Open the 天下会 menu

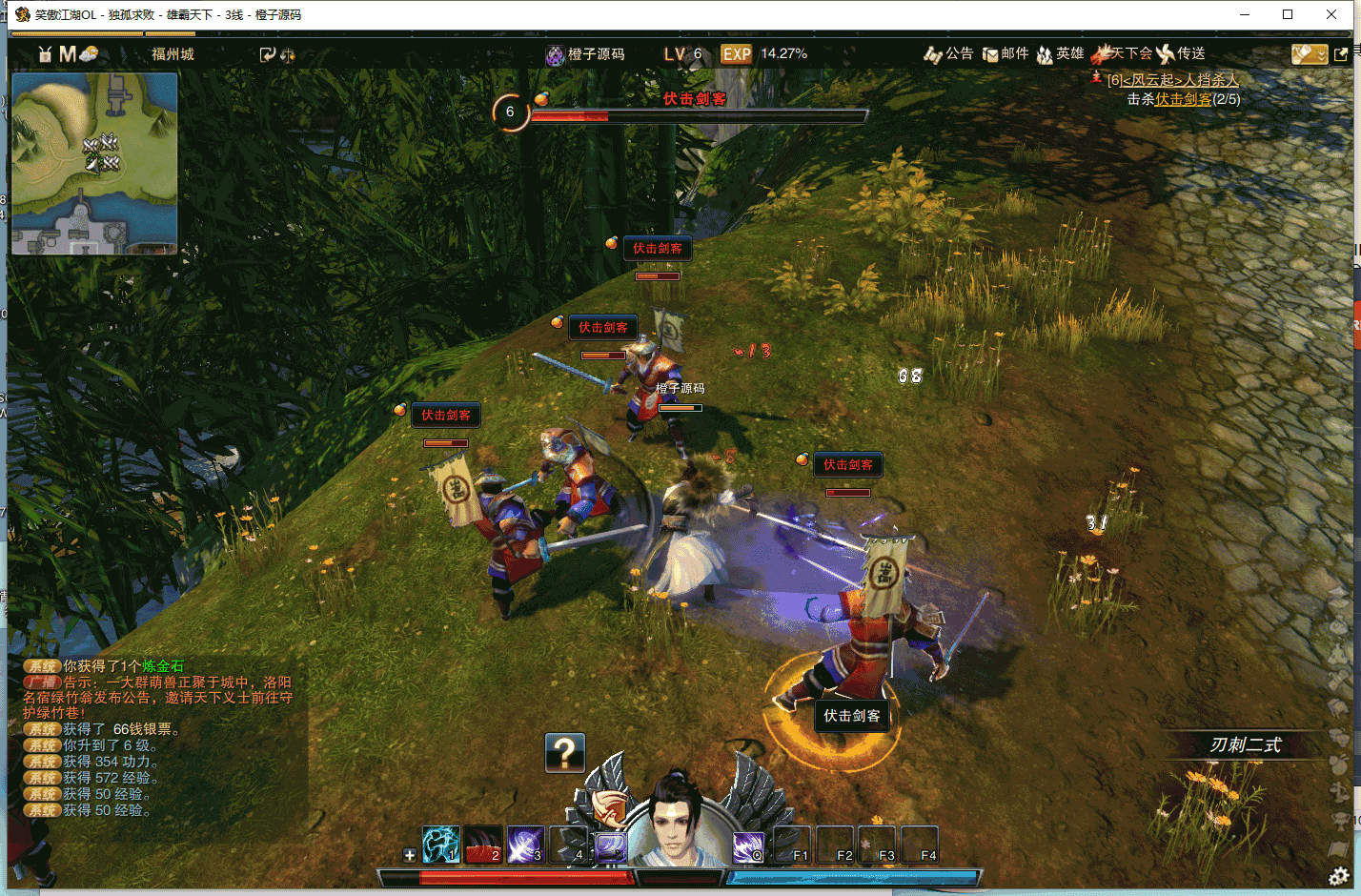point(1124,54)
